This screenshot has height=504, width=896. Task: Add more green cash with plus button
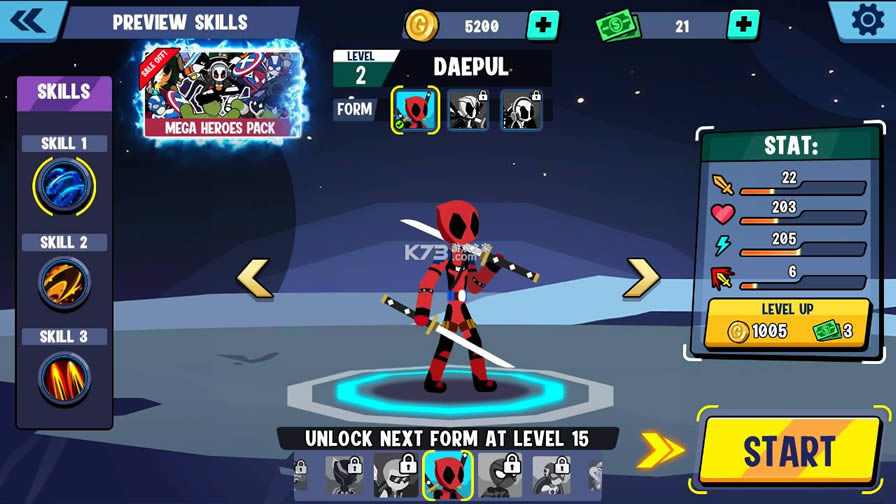743,25
